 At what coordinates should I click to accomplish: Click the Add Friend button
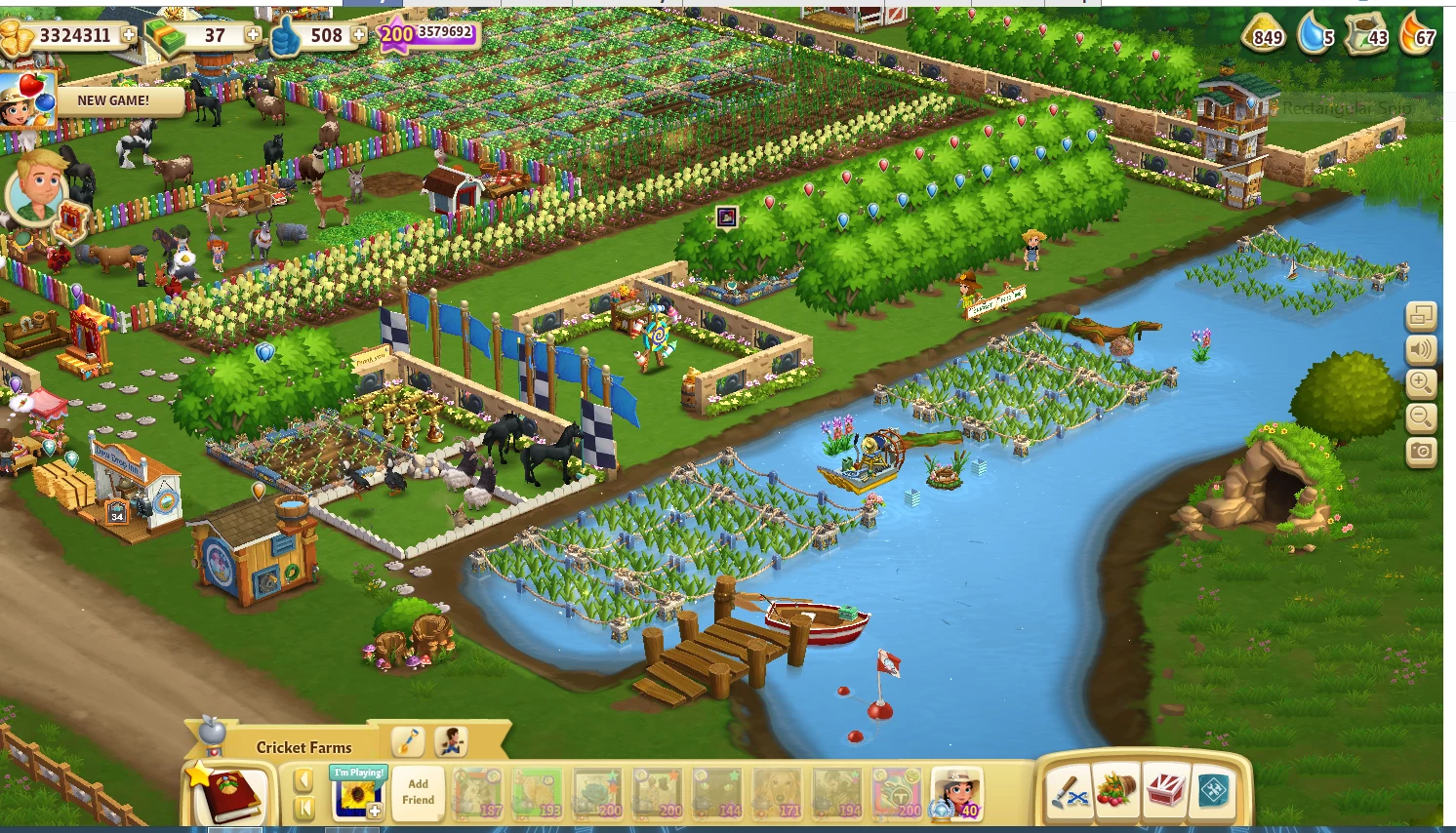click(418, 792)
